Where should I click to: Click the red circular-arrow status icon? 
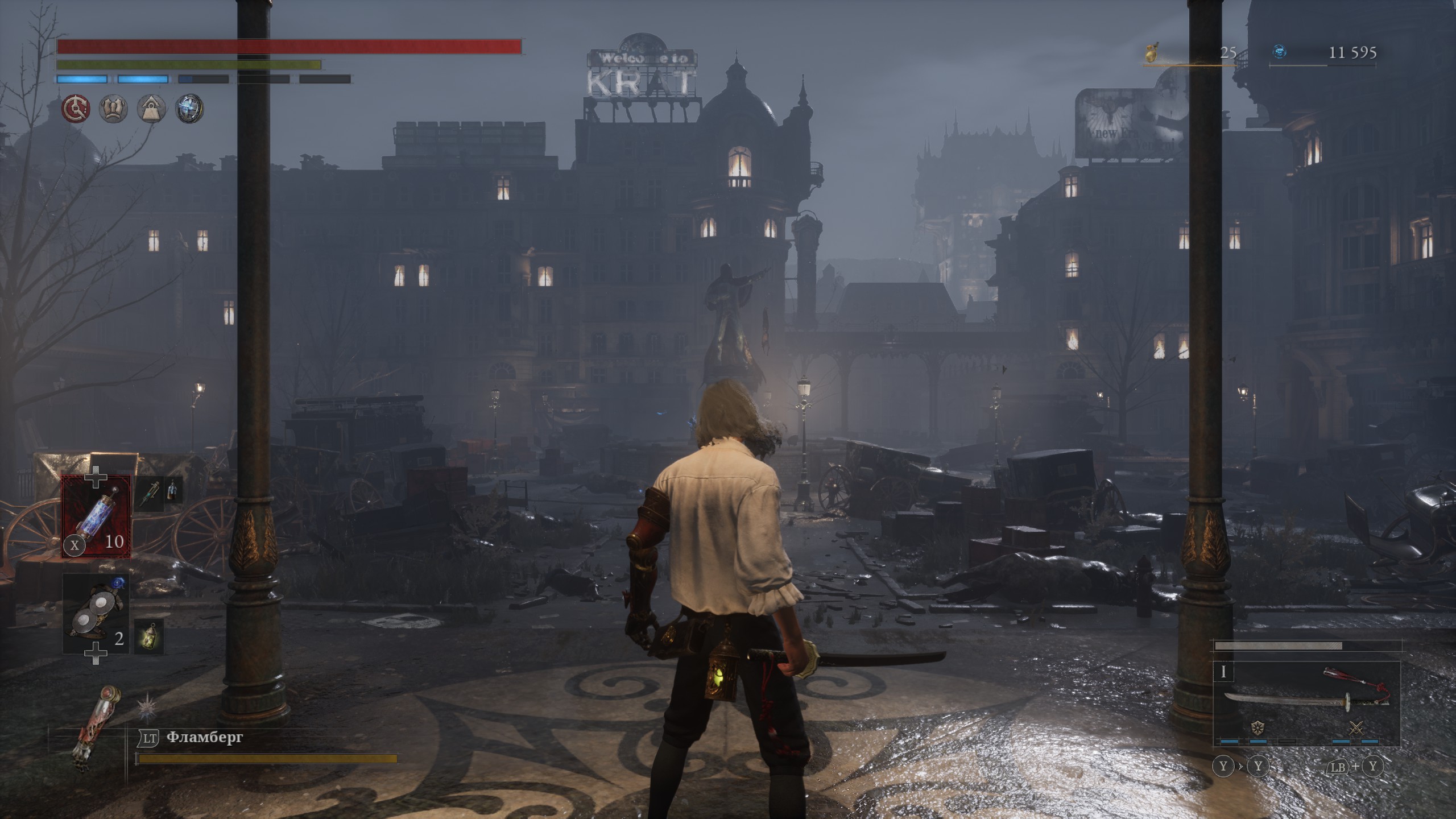pyautogui.click(x=75, y=108)
